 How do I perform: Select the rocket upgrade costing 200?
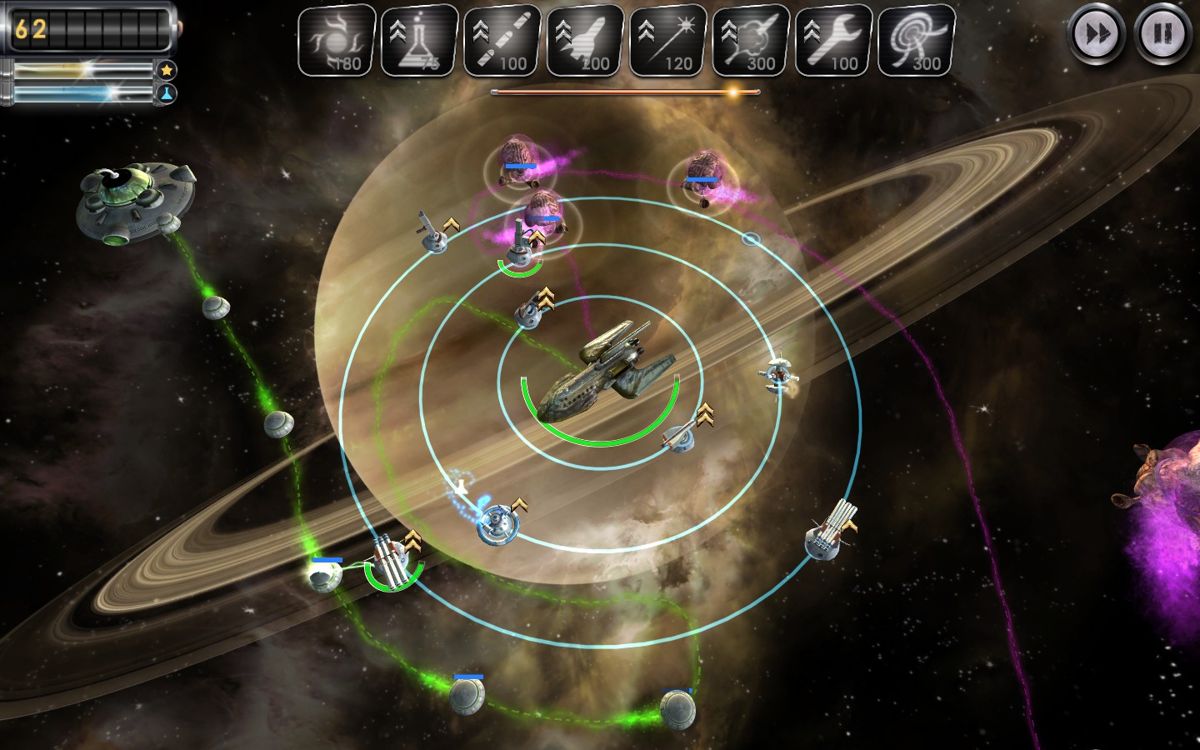(x=585, y=41)
